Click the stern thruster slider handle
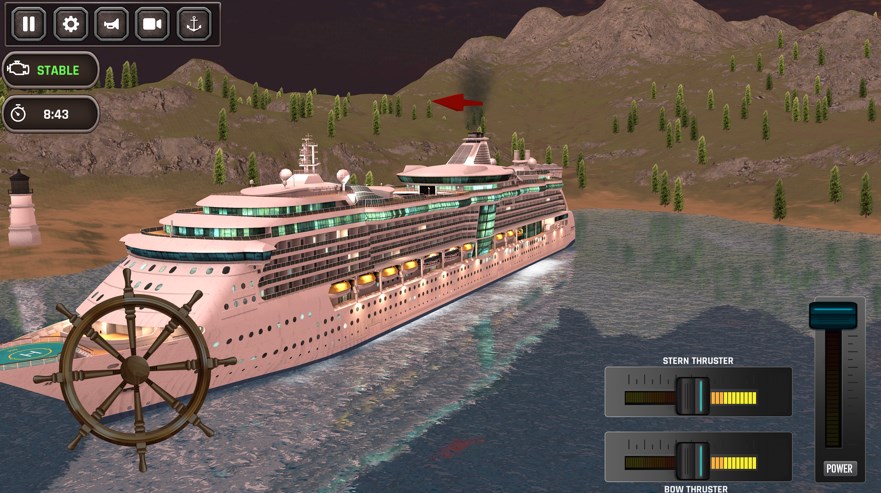 coord(692,396)
